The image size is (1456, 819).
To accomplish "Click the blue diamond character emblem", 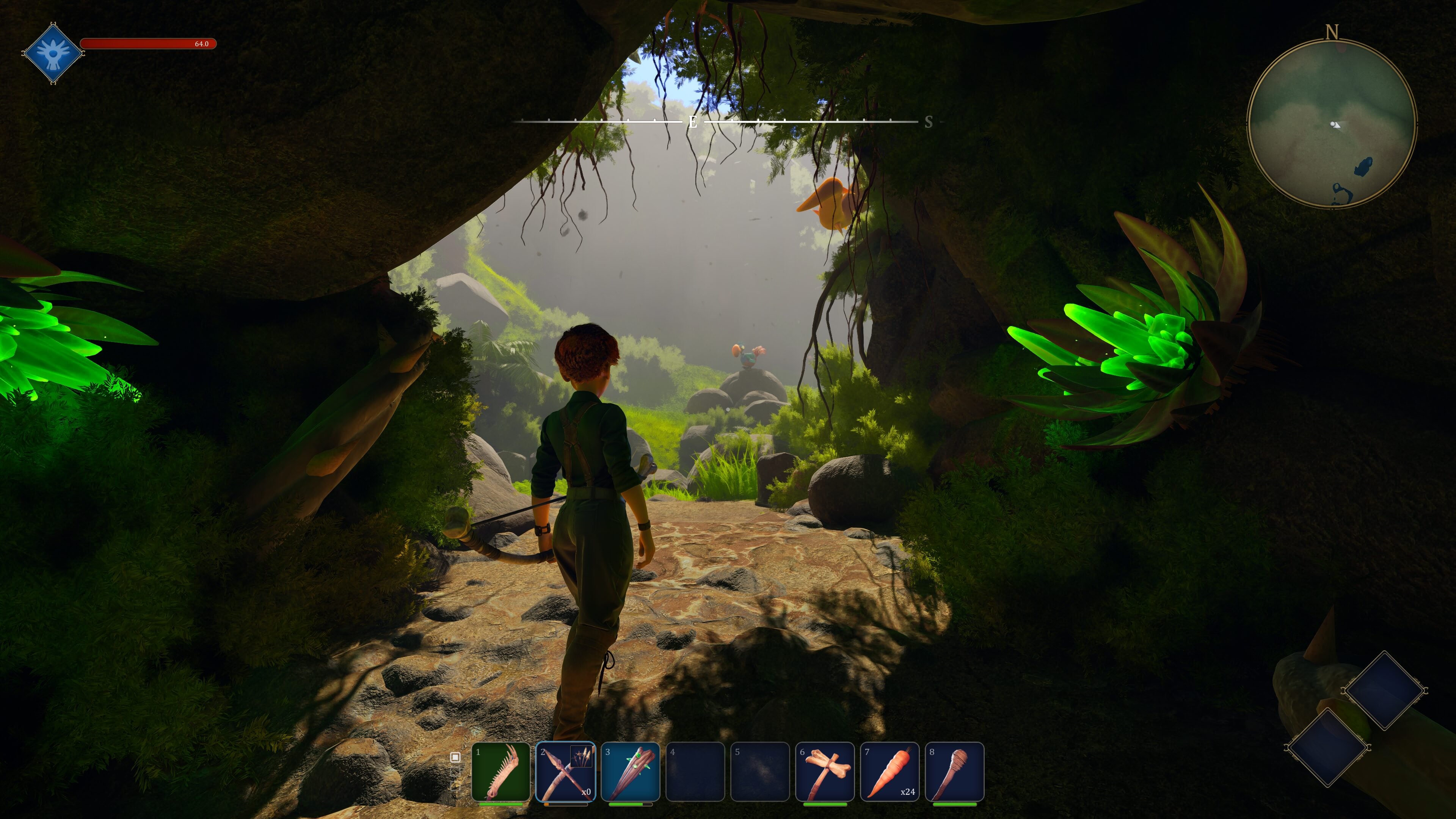I will [x=53, y=53].
